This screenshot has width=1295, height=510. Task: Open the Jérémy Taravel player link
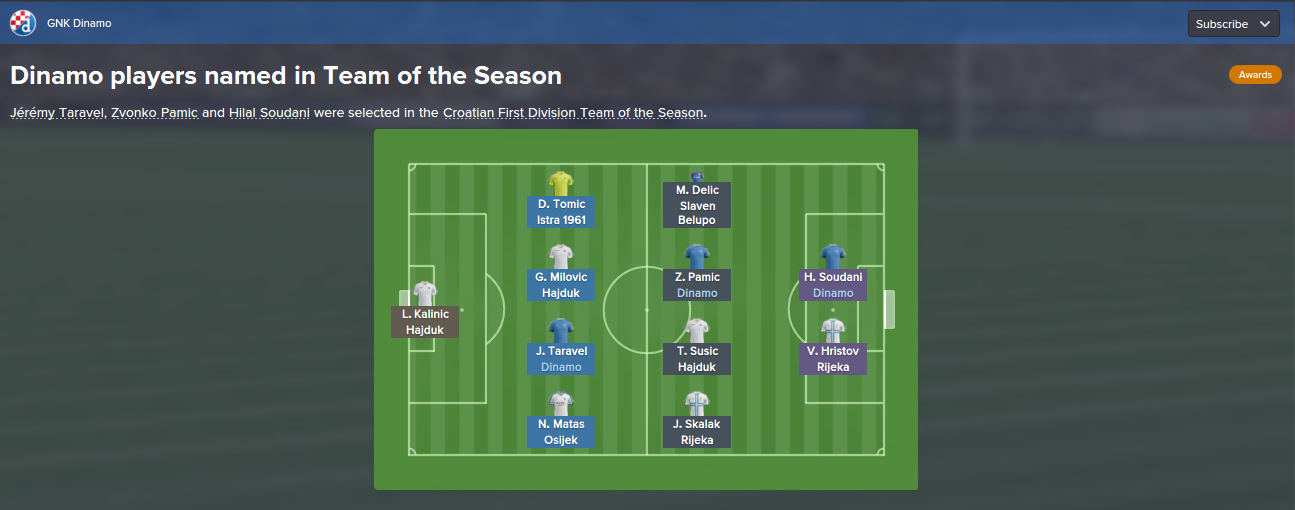tap(56, 113)
